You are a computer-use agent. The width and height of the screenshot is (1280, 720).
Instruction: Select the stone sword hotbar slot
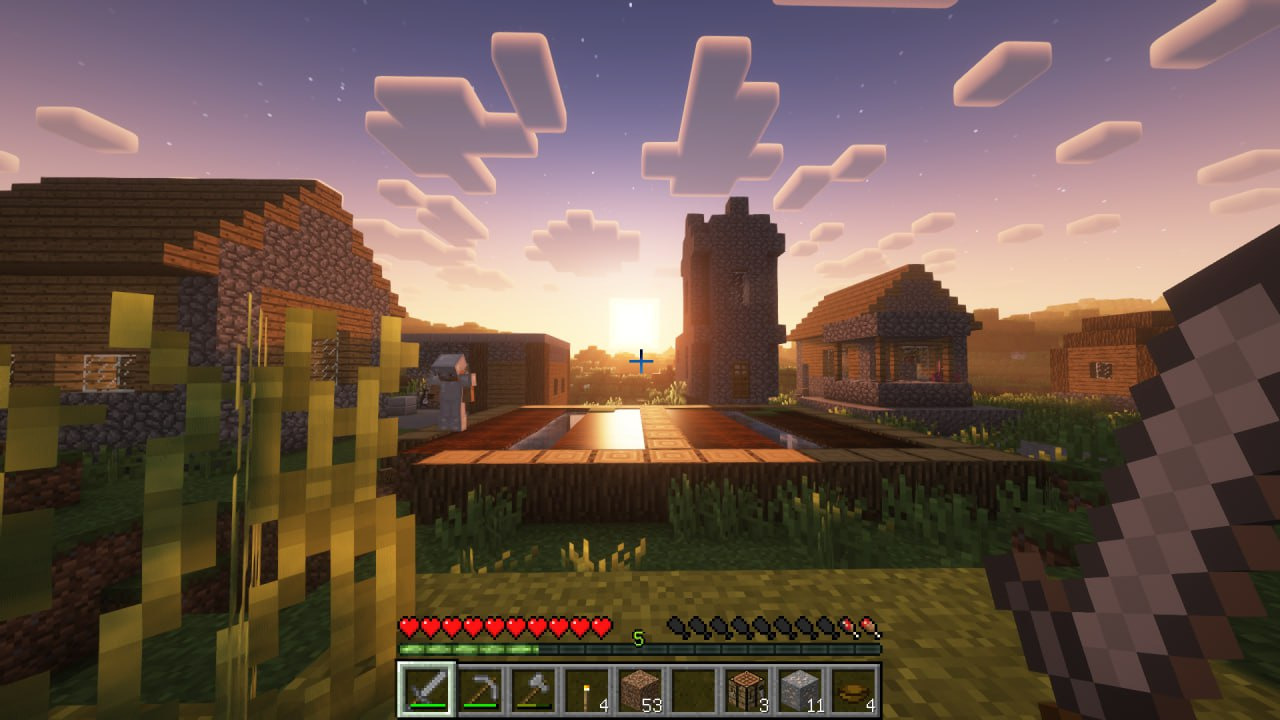coord(426,689)
